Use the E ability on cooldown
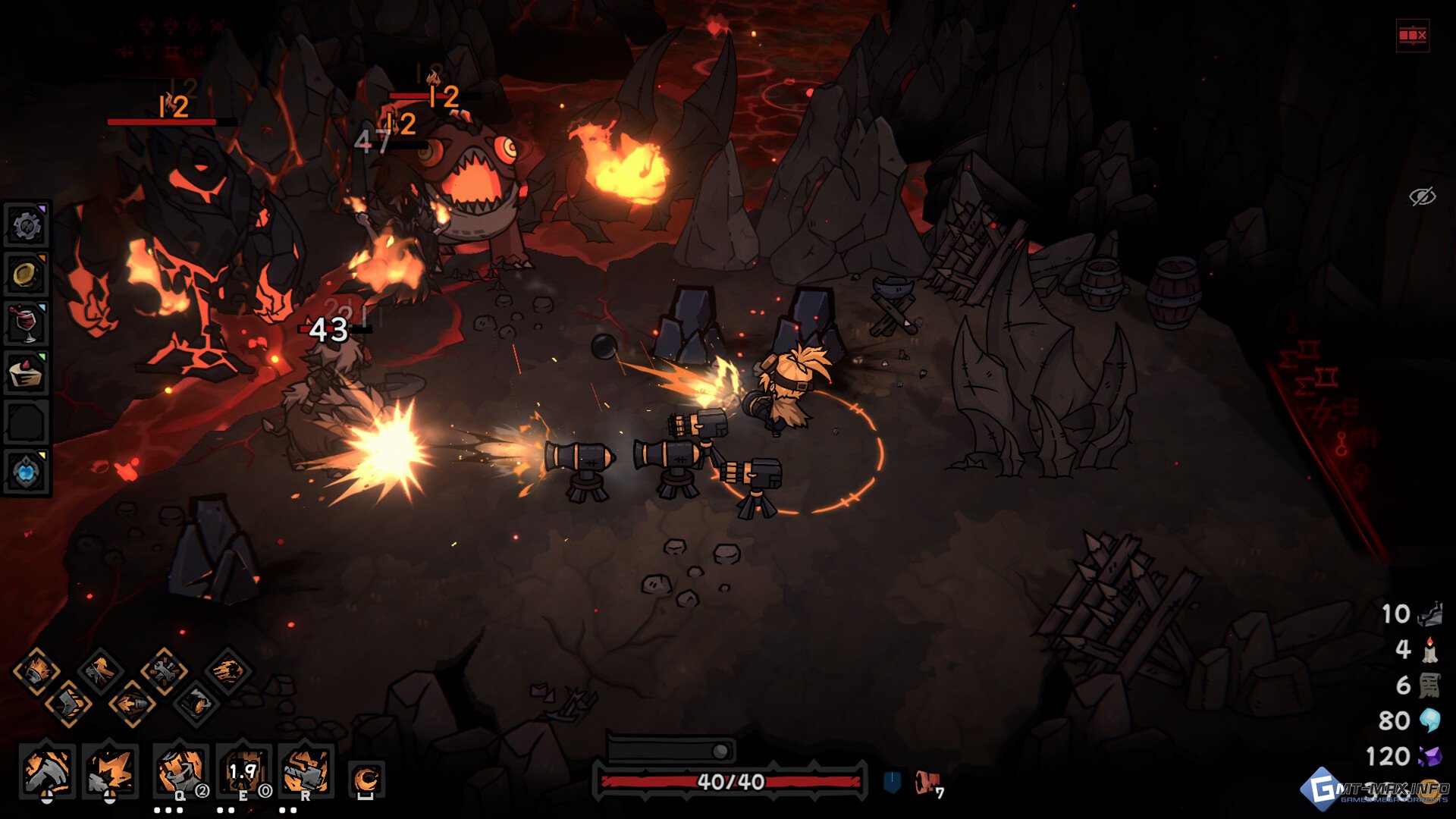 tap(243, 771)
